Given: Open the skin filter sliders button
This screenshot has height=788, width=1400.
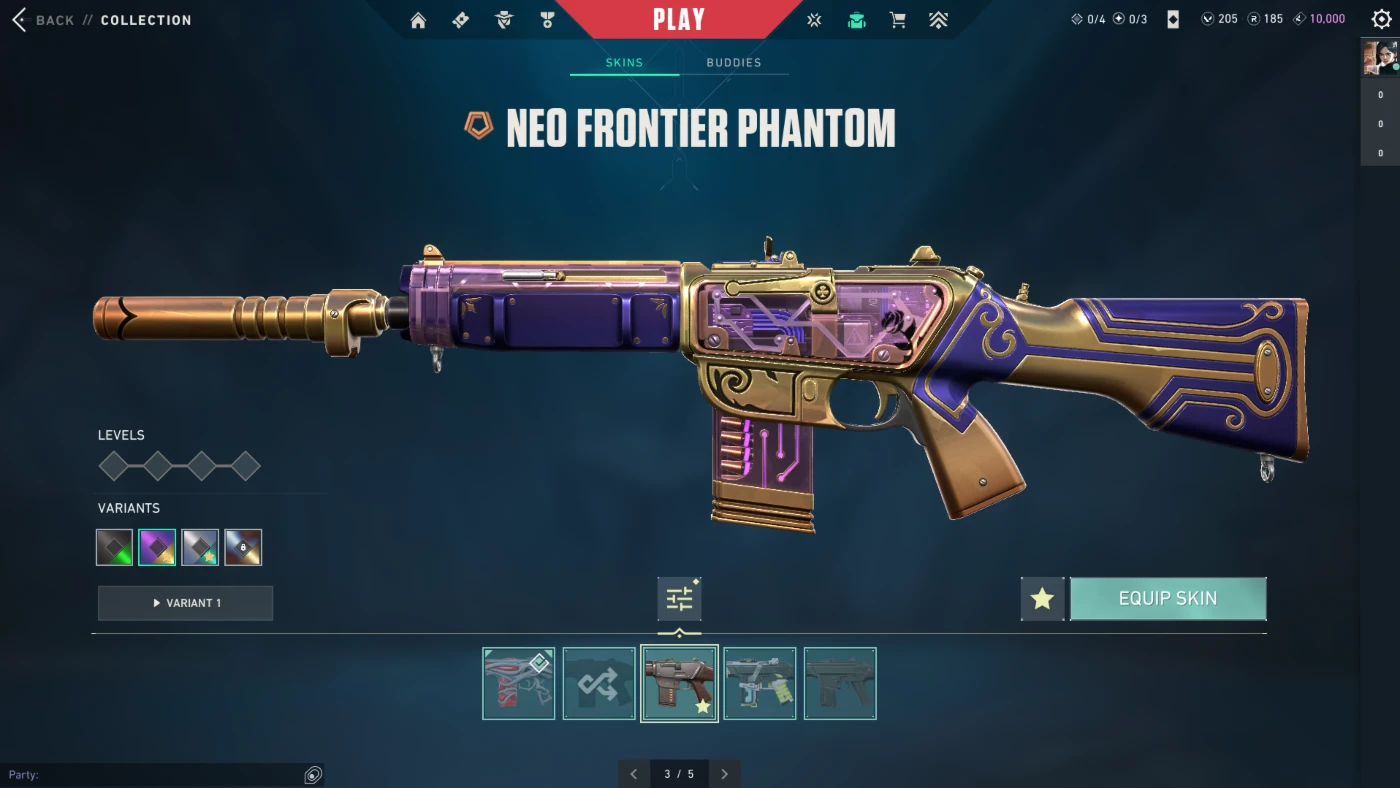Looking at the screenshot, I should click(x=679, y=599).
